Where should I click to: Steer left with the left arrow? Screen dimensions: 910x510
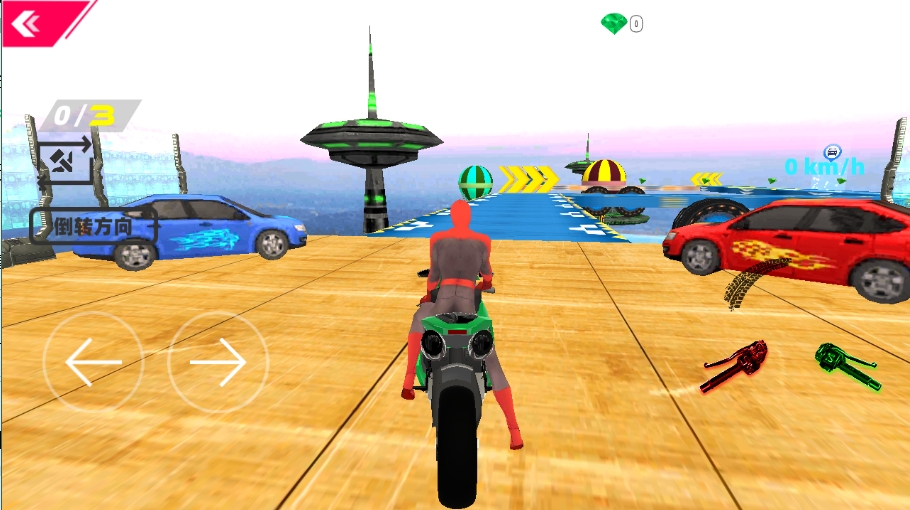pyautogui.click(x=93, y=362)
